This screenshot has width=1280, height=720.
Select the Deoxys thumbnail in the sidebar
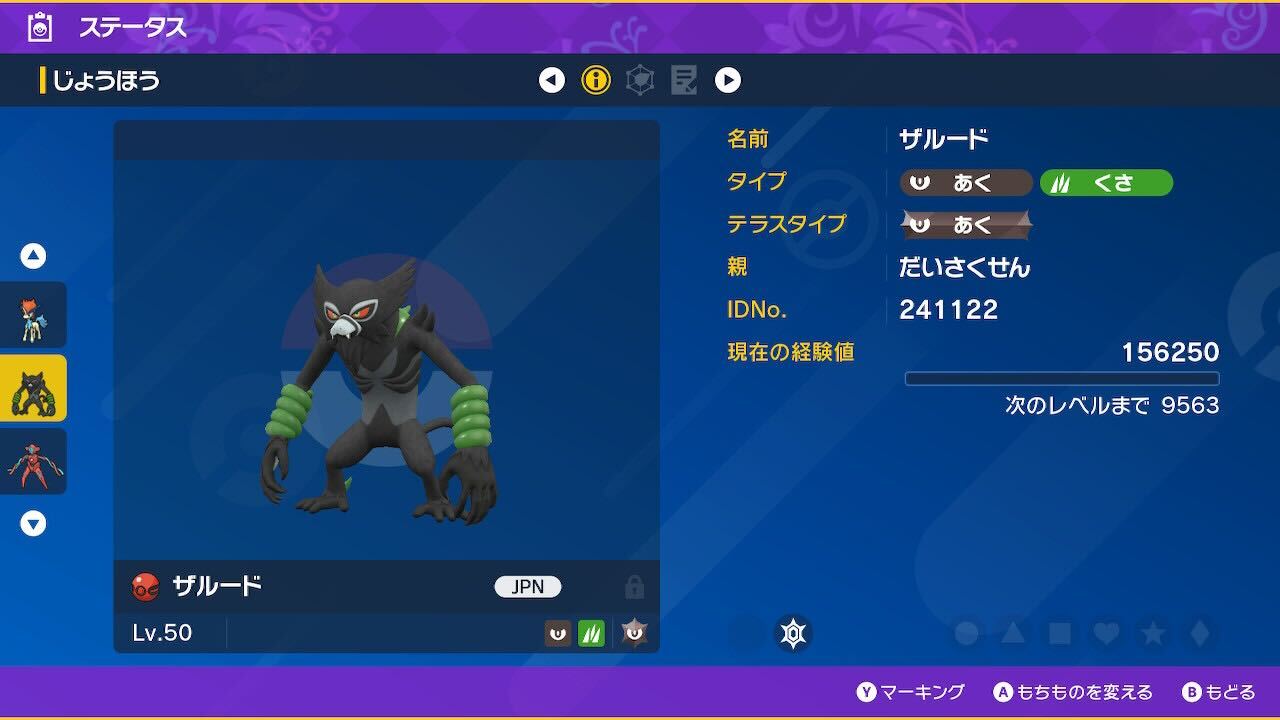33,460
